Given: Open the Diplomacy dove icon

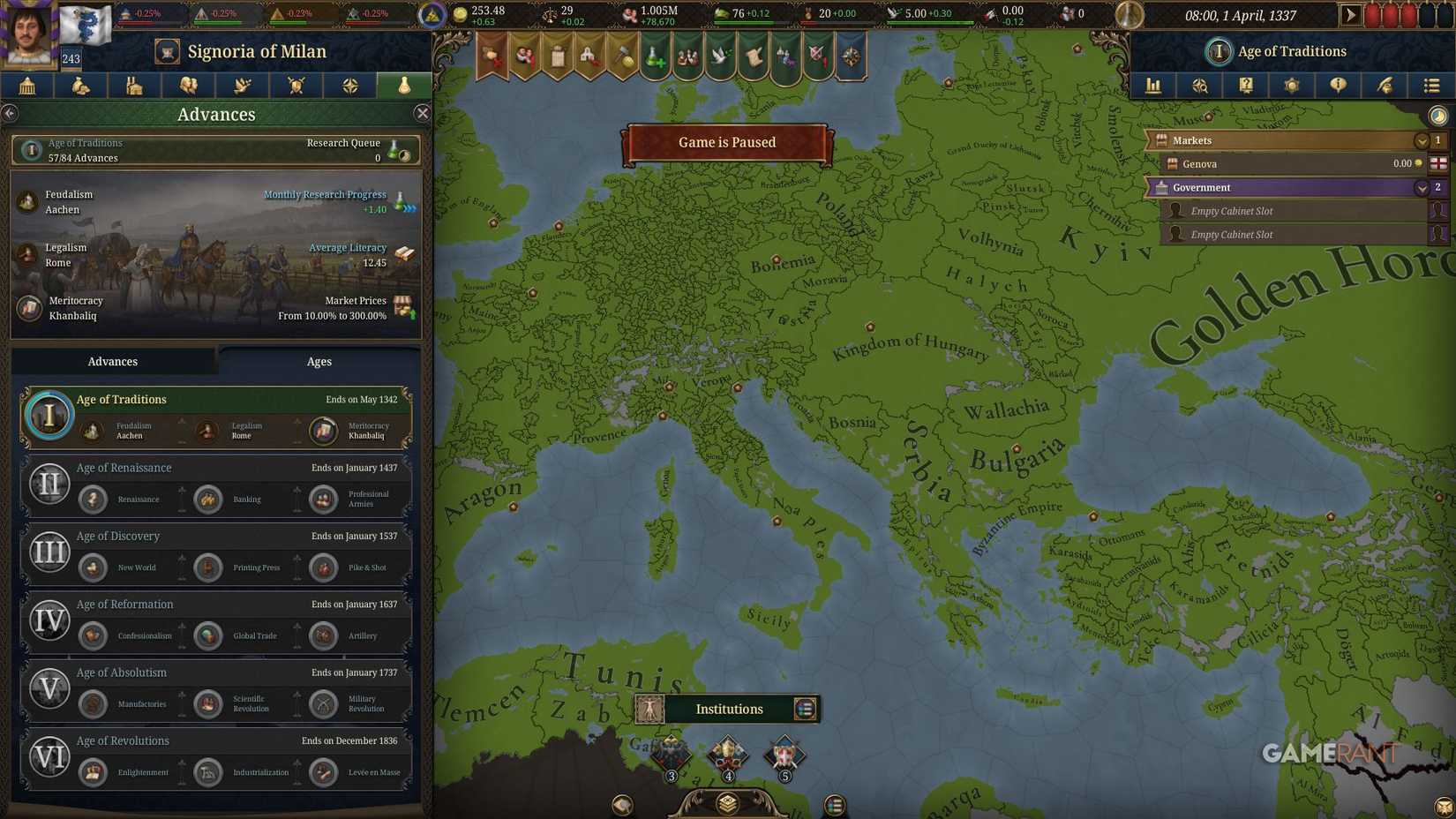Looking at the screenshot, I should [242, 86].
